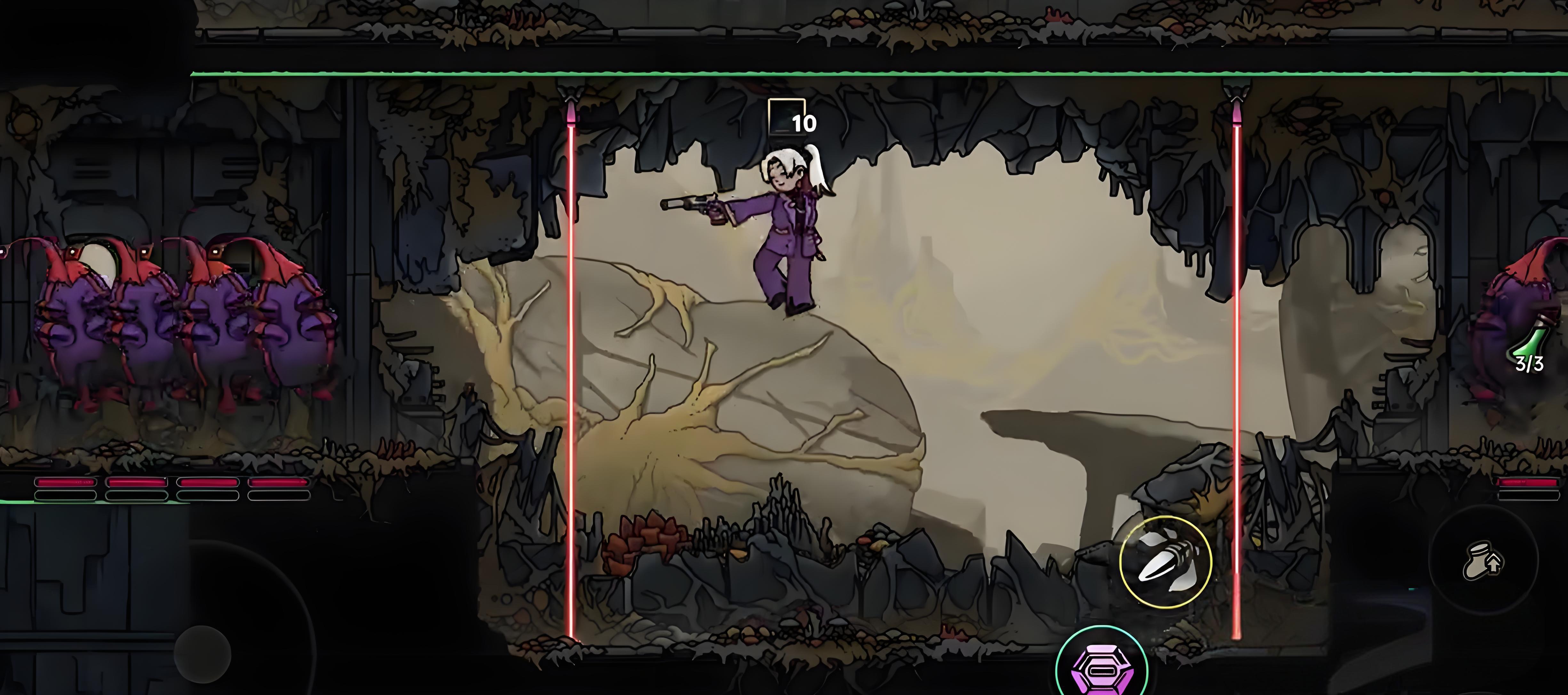Fire the weapon with the bullet button
This screenshot has width=1568, height=695.
pos(1165,562)
